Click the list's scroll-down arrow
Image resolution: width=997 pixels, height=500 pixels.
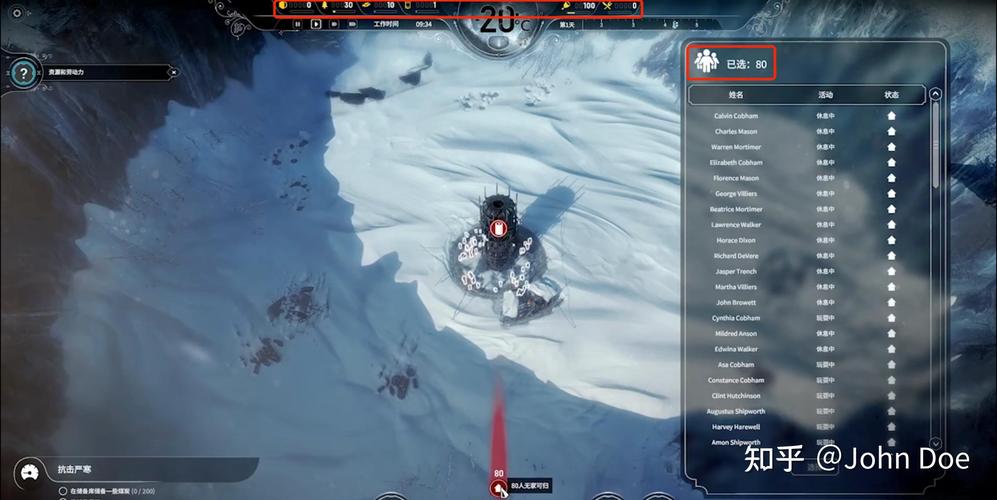935,442
